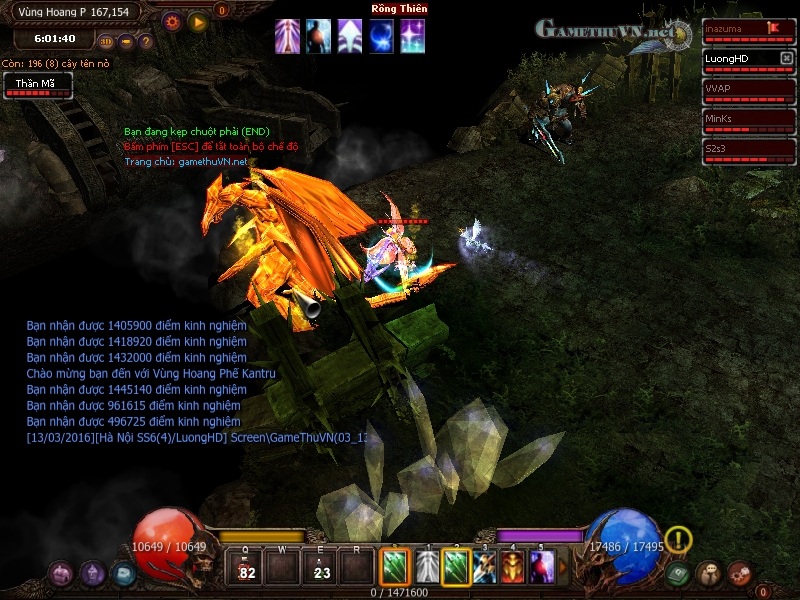800x600 pixels.
Task: Click the yellow exclamation alert icon
Action: coord(678,540)
